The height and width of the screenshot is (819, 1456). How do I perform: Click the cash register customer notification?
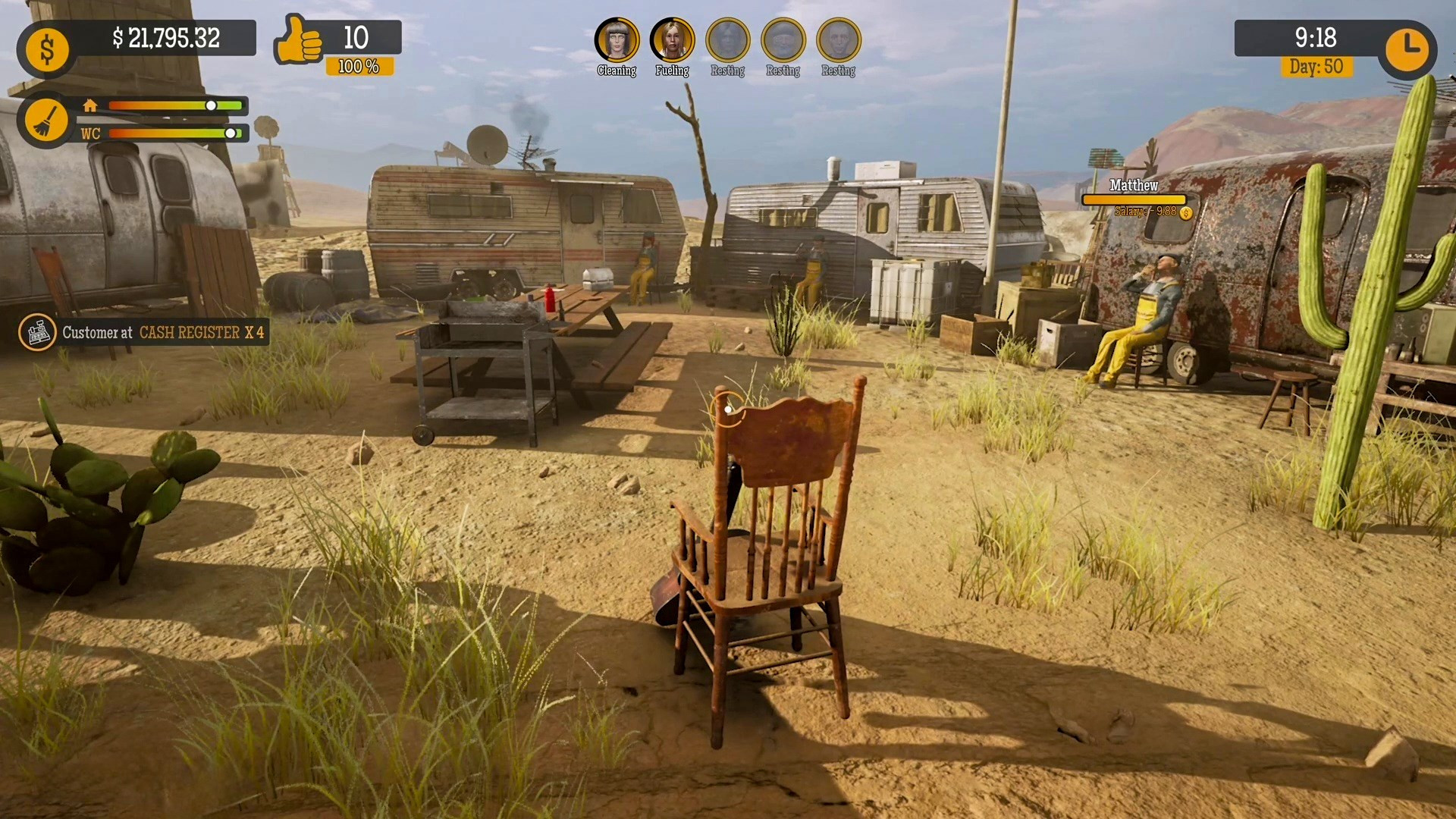pos(144,332)
